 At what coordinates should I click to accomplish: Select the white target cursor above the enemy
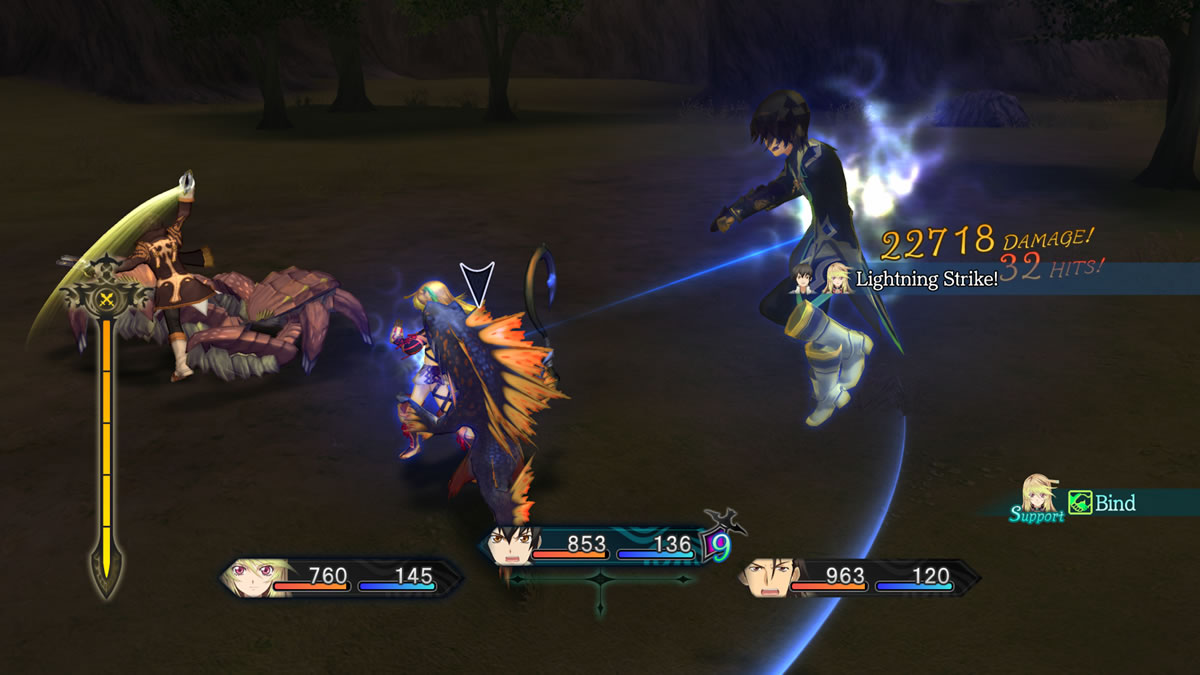click(x=477, y=282)
